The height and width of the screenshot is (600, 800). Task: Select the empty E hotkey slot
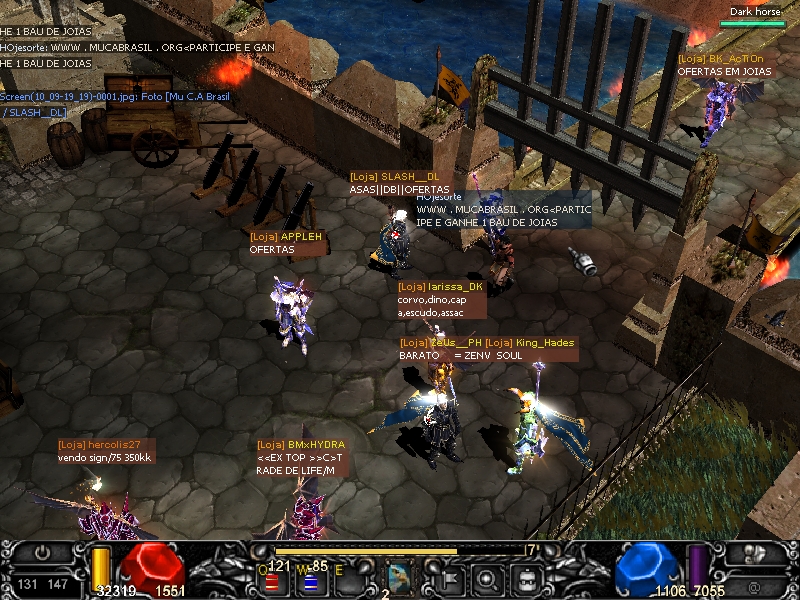349,577
